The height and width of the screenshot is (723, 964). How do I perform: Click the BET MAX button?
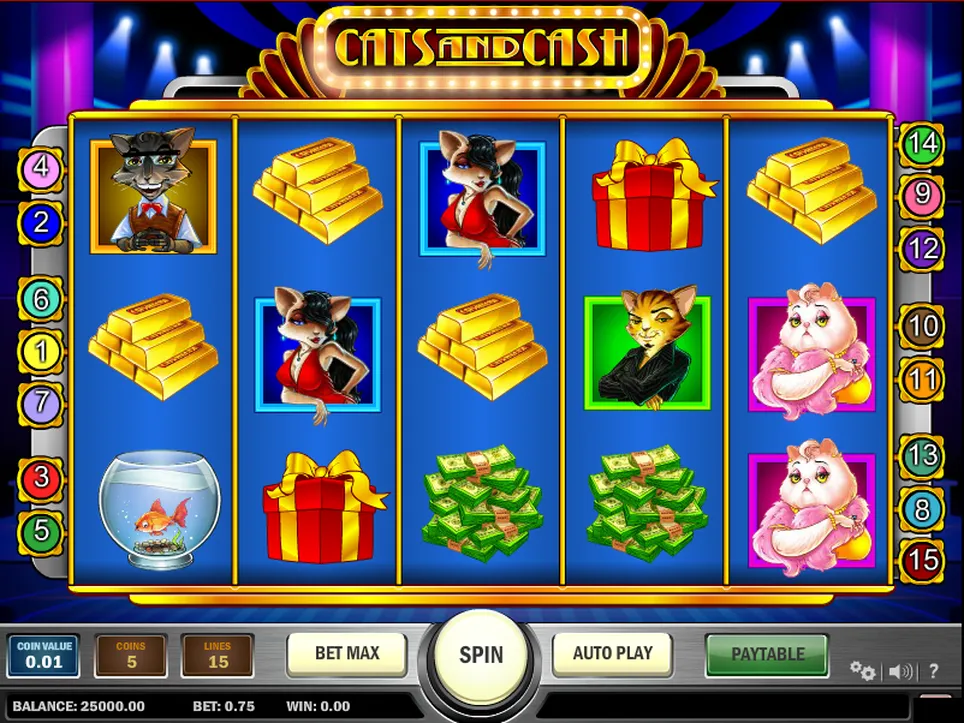347,654
